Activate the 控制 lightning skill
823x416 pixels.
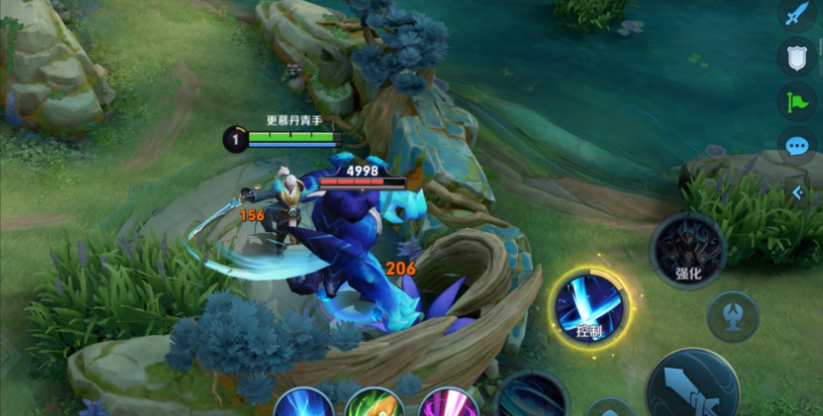pyautogui.click(x=589, y=307)
